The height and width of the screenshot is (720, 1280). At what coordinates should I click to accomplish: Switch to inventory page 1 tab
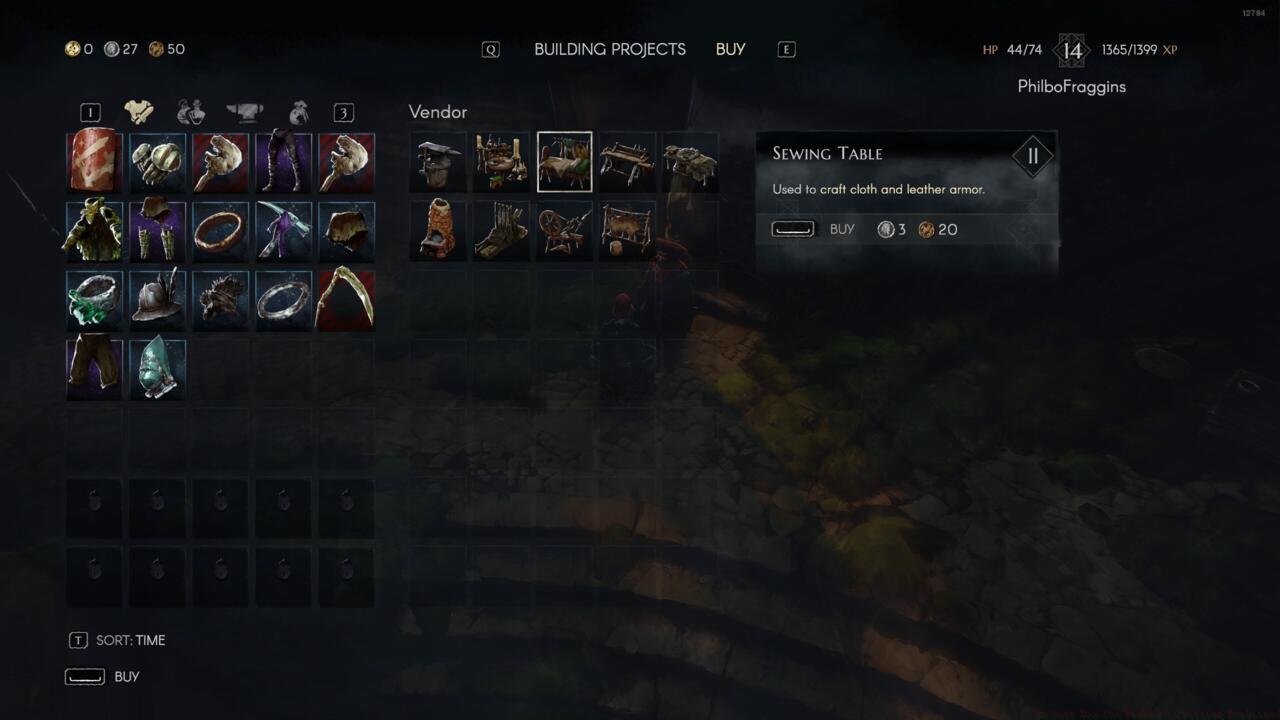(x=90, y=112)
